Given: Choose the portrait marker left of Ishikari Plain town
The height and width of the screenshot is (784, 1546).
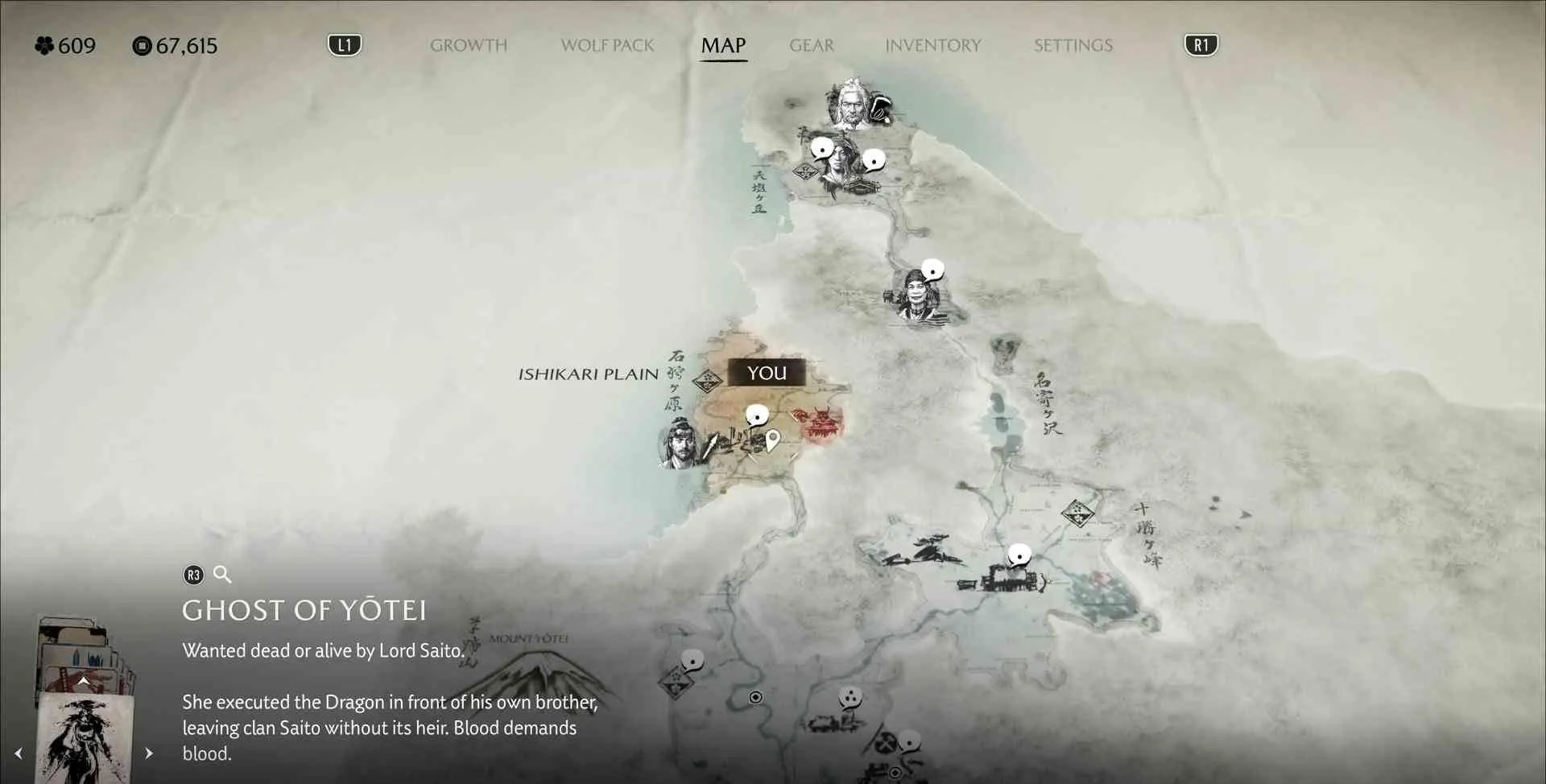Looking at the screenshot, I should coord(679,444).
